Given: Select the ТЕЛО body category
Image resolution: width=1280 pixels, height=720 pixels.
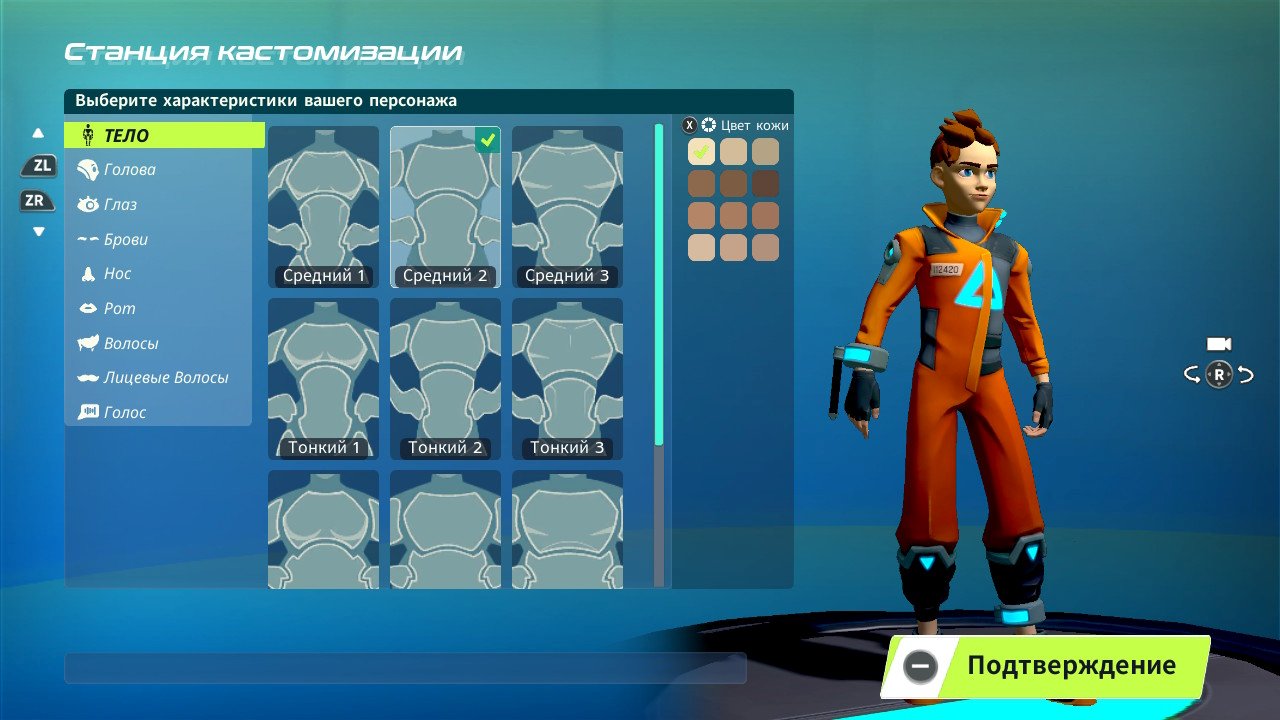Looking at the screenshot, I should coord(164,135).
